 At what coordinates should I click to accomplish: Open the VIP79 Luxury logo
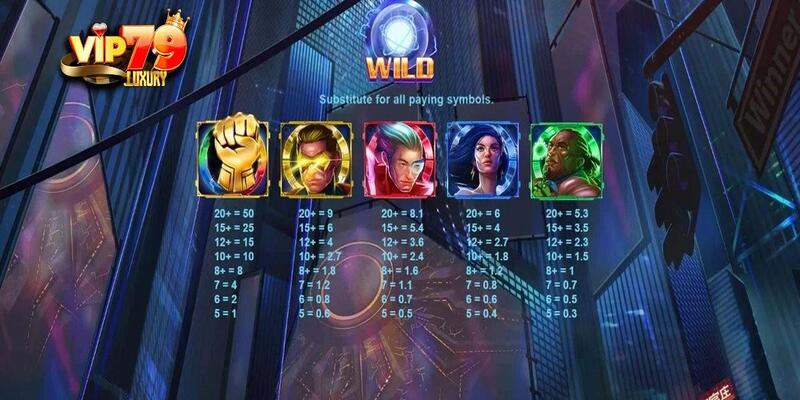pos(125,52)
